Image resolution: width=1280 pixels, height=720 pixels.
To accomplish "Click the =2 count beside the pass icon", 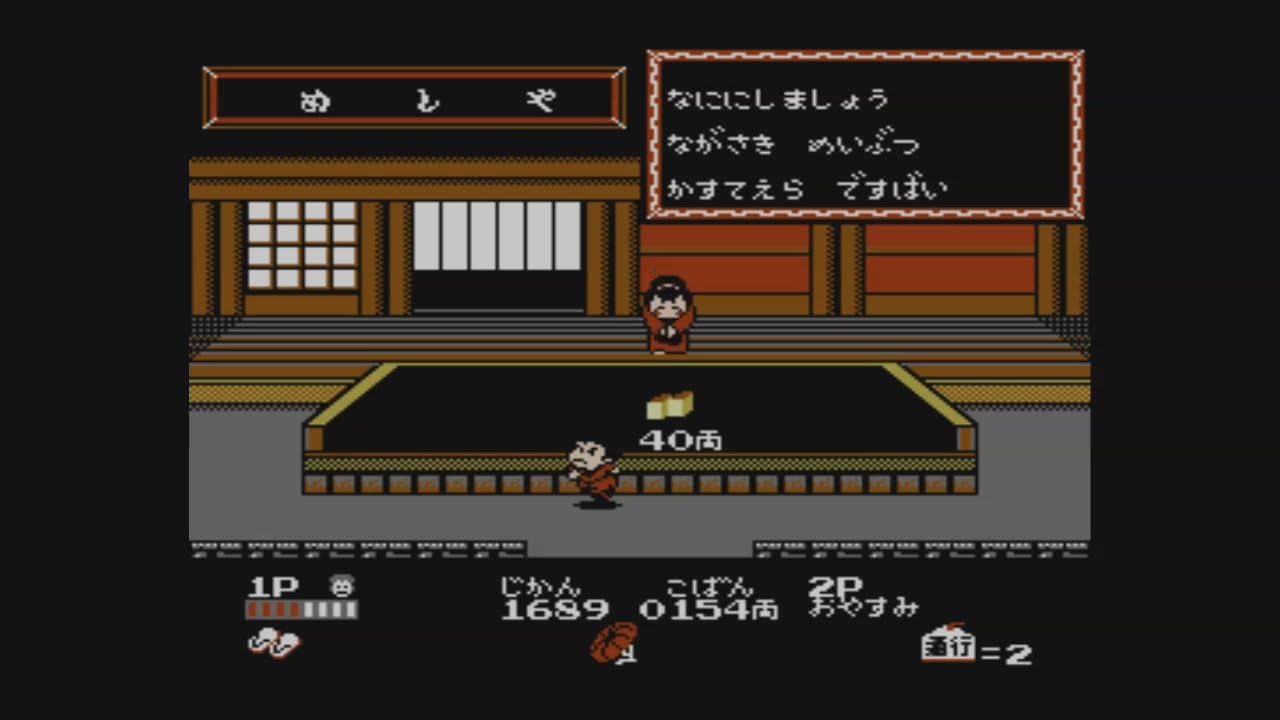I will [x=1010, y=651].
